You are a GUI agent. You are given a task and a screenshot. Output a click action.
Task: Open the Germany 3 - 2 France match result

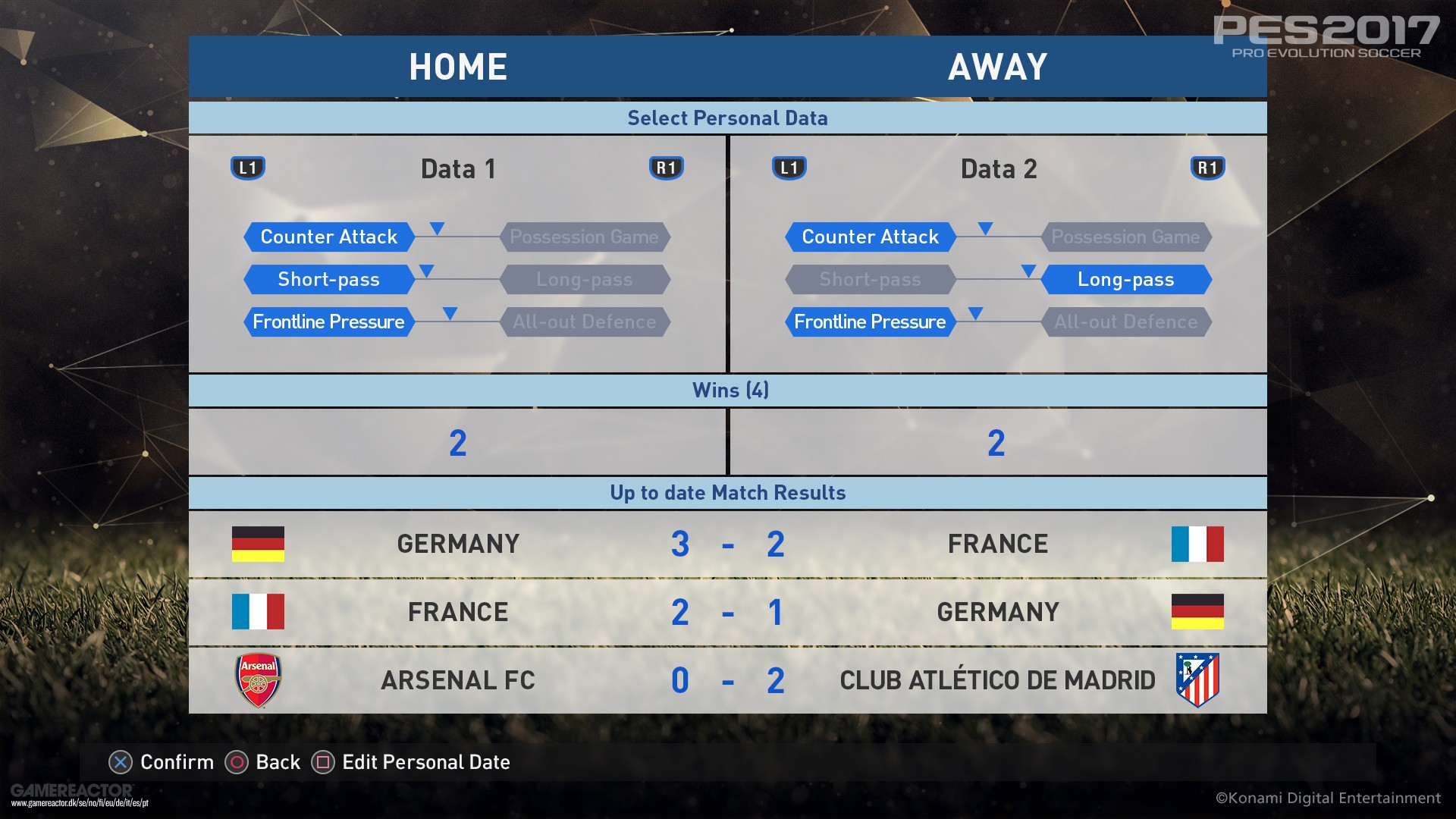click(x=728, y=543)
